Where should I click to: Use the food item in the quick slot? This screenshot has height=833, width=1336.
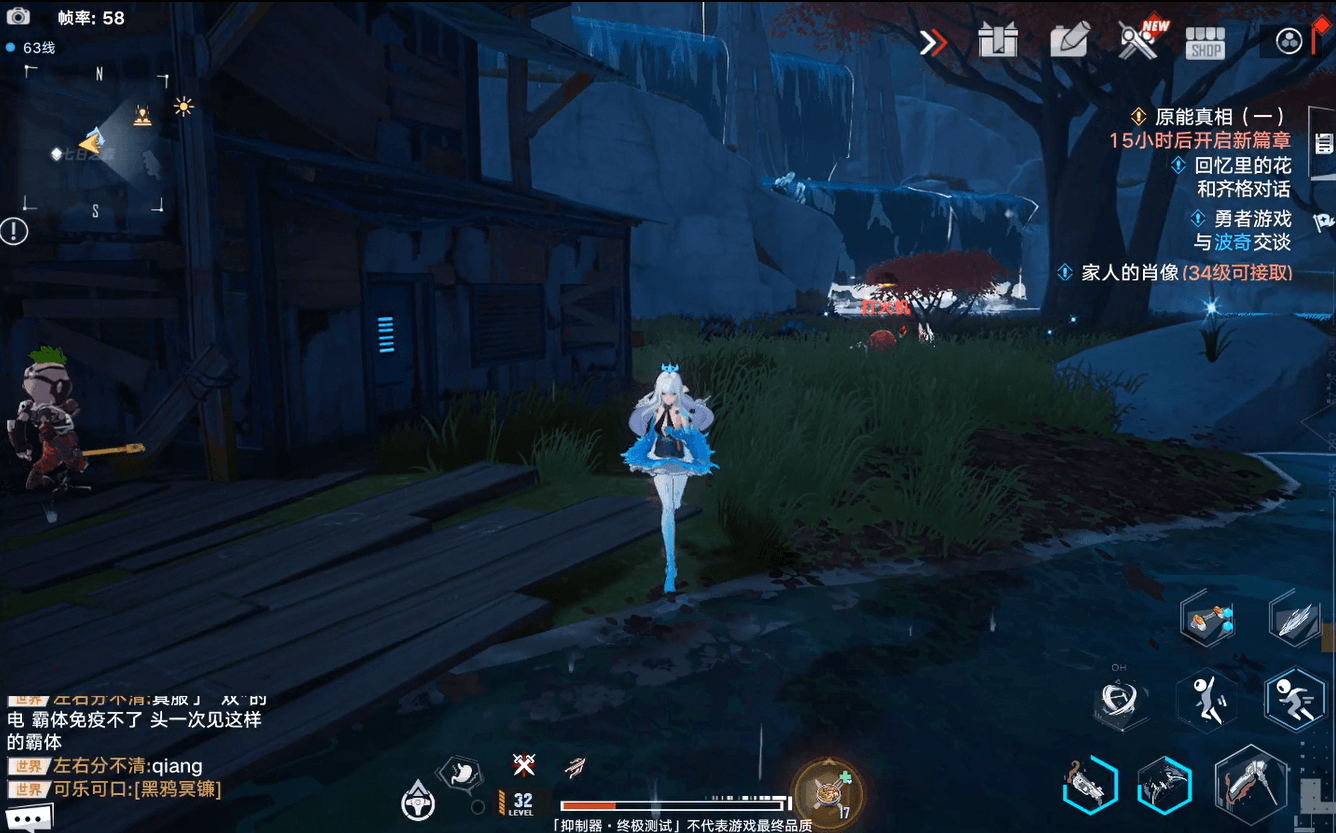[826, 792]
